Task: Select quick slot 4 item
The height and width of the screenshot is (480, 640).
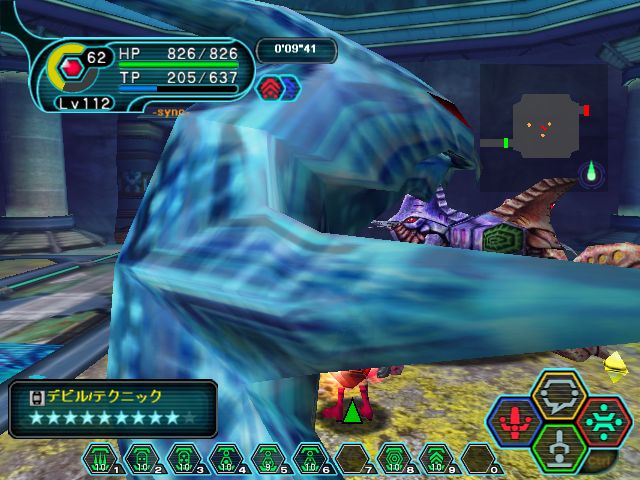Action: point(226,458)
